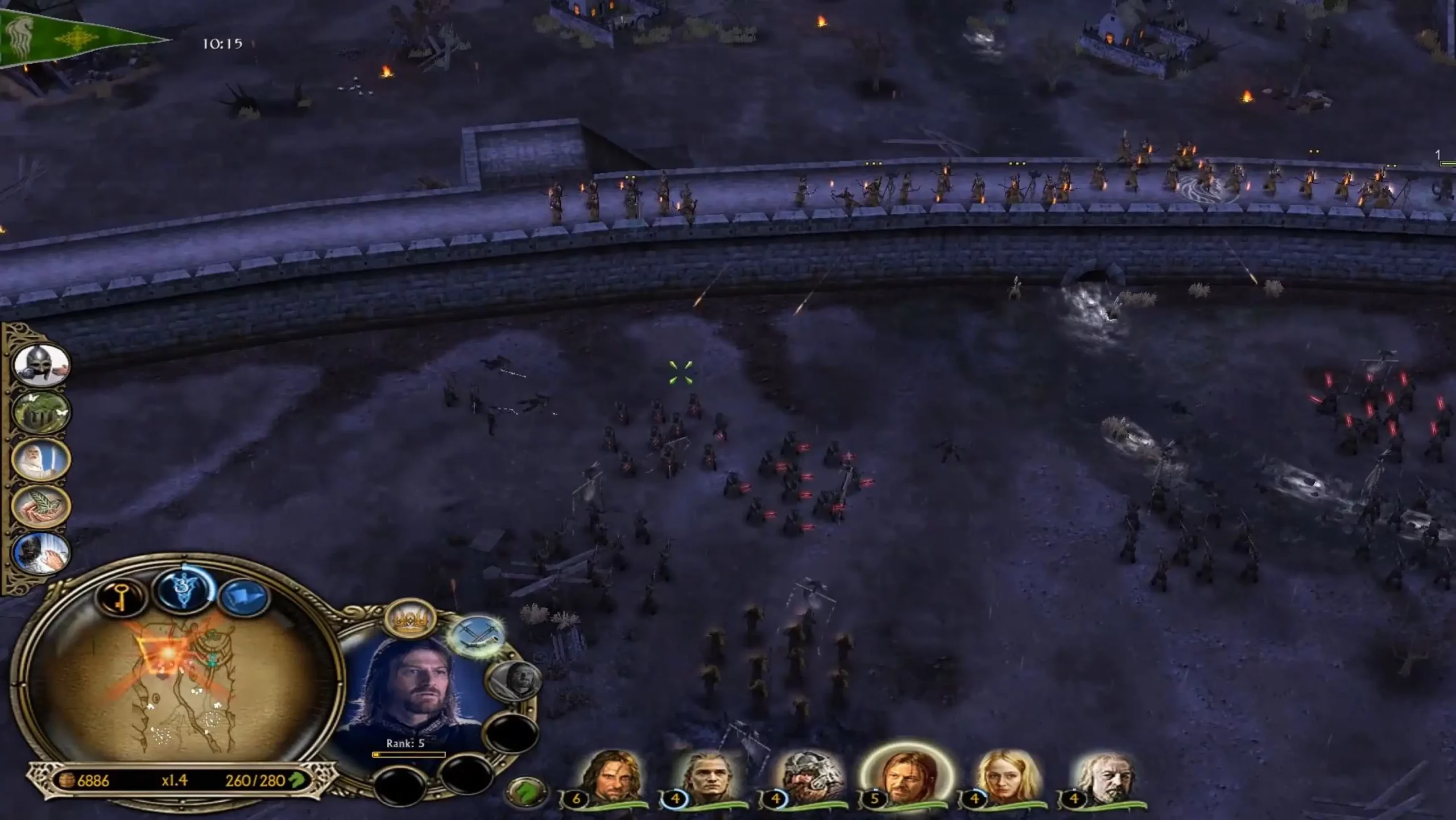The width and height of the screenshot is (1456, 820).
Task: Select Aragorn's hero portrait
Action: [x=610, y=777]
